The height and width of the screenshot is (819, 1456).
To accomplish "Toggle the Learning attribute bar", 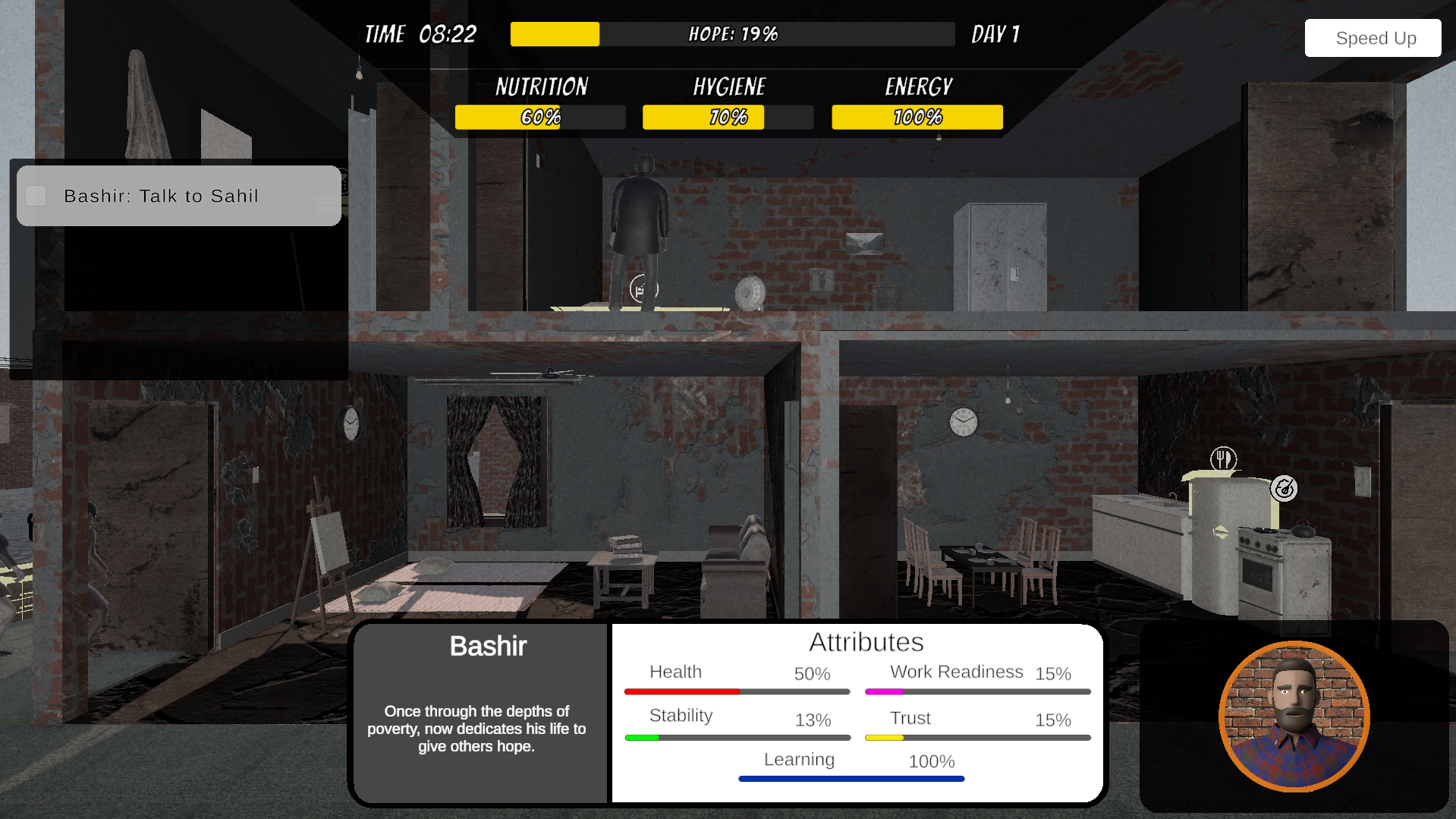I will pyautogui.click(x=851, y=778).
